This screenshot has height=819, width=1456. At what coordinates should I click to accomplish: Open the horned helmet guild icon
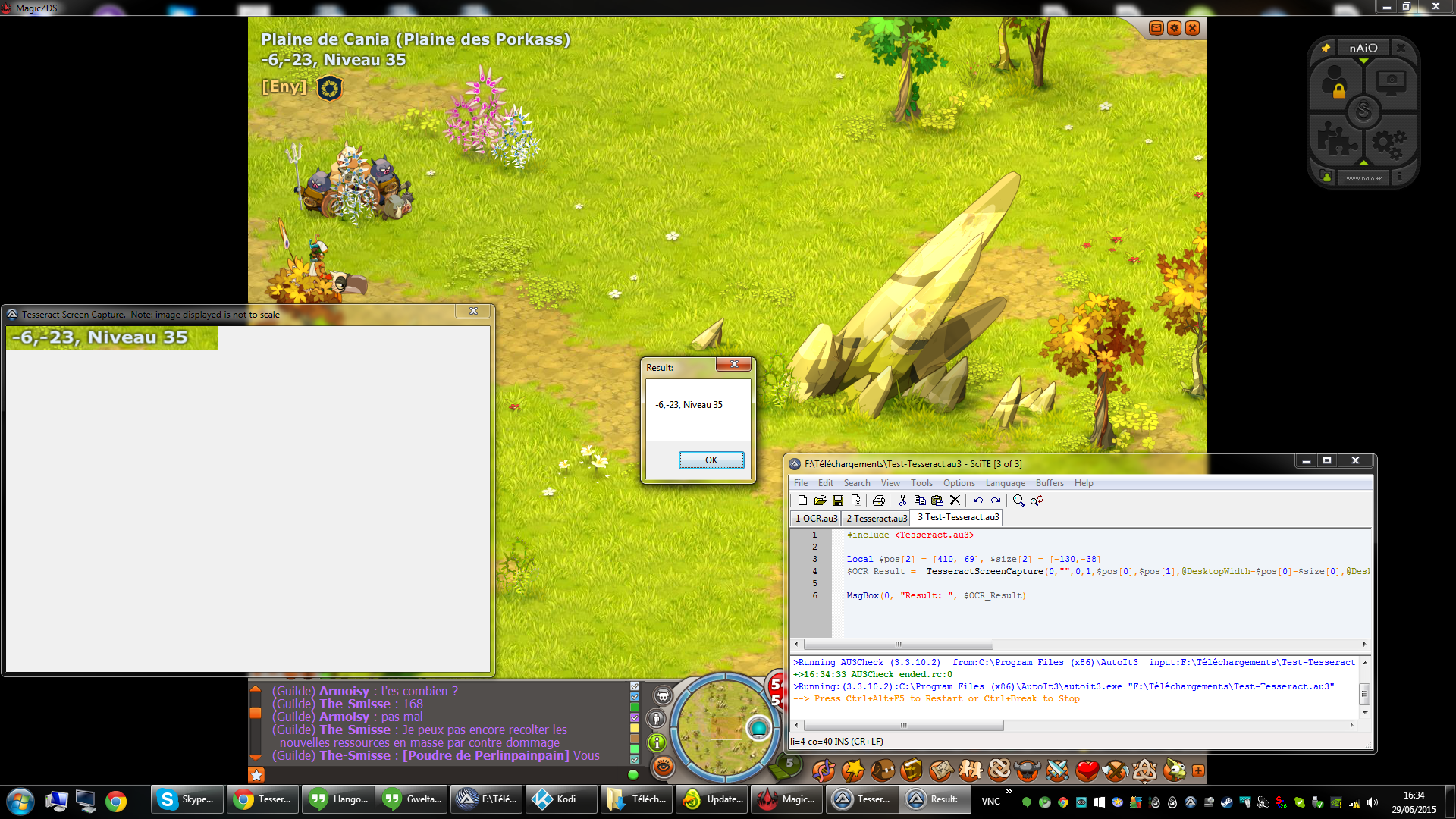tap(1028, 771)
